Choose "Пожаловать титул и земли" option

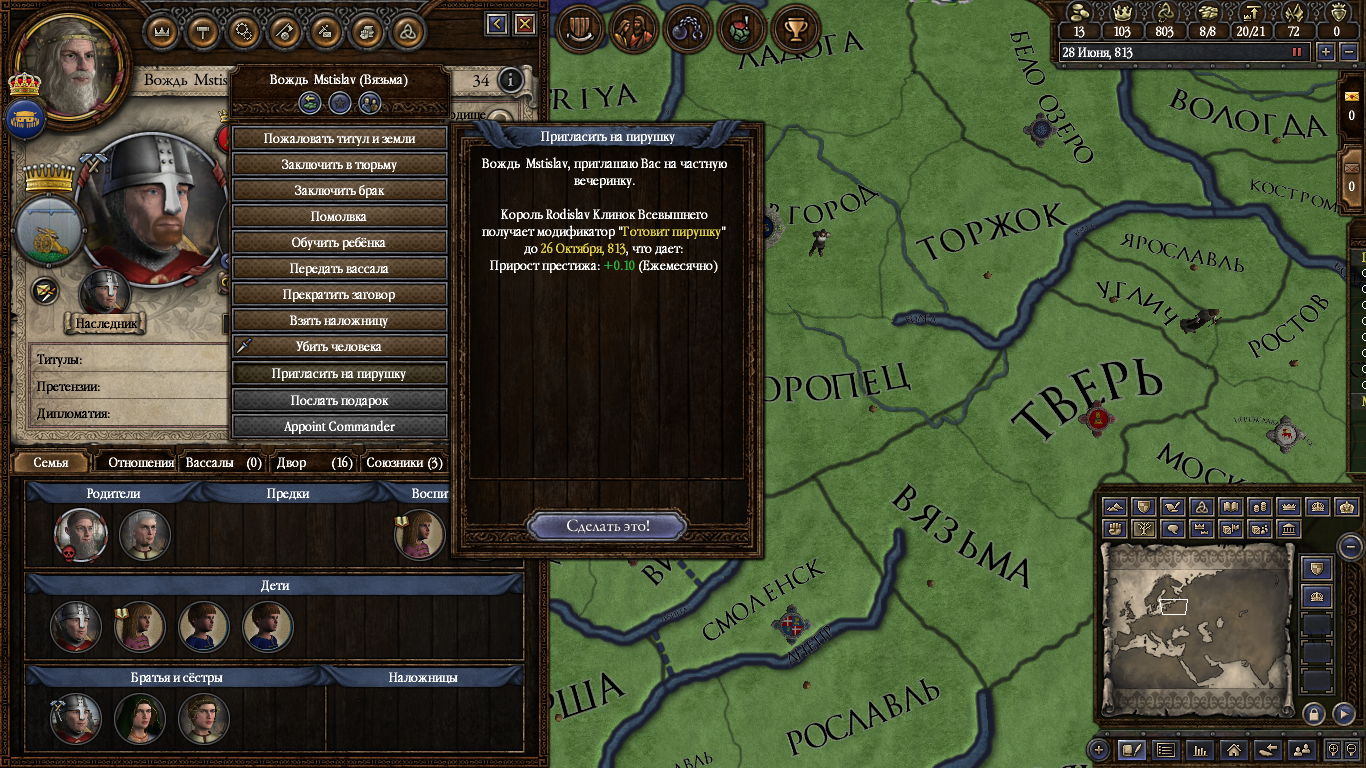339,139
